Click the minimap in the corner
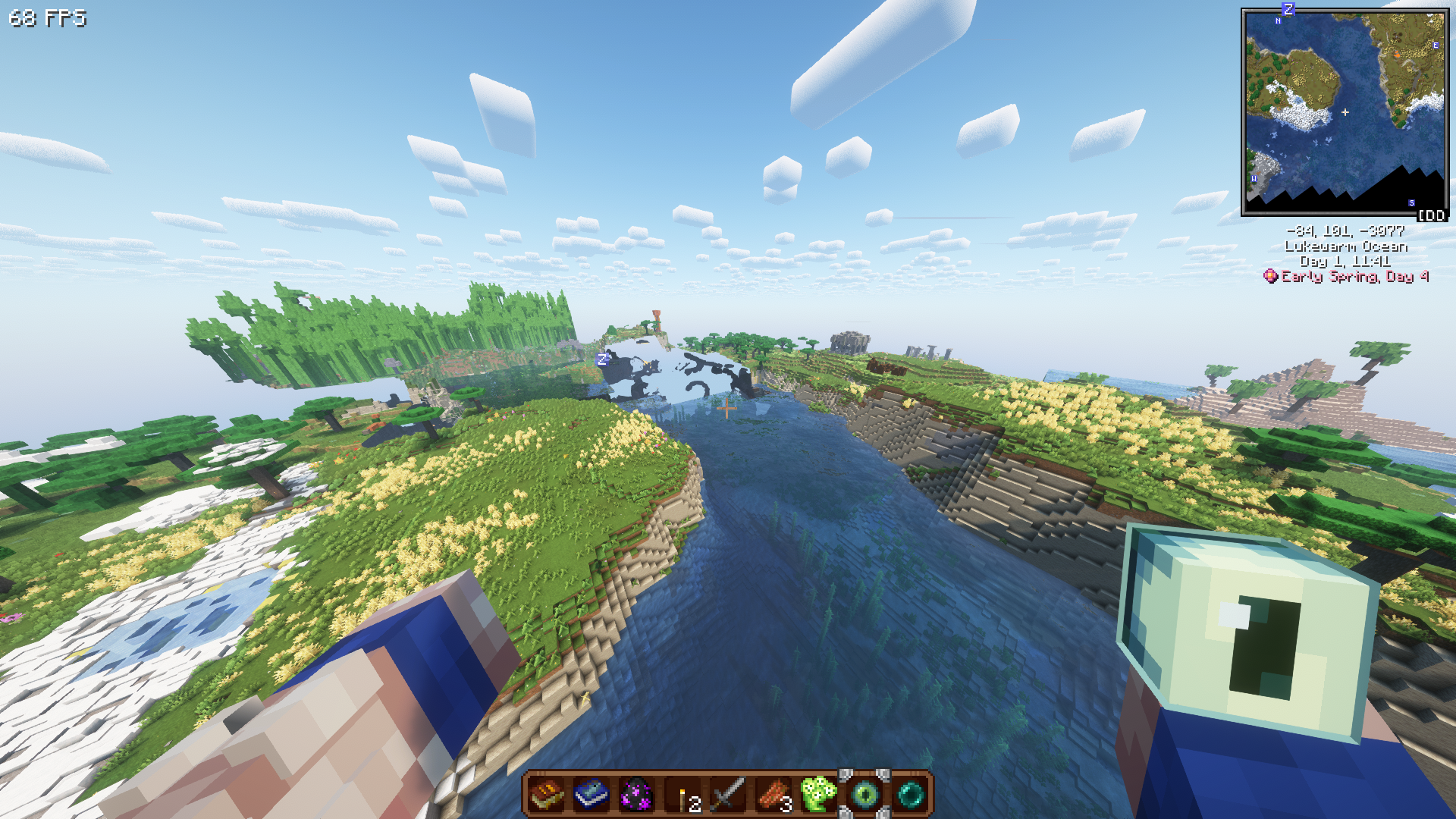1456x819 pixels. 1345,112
